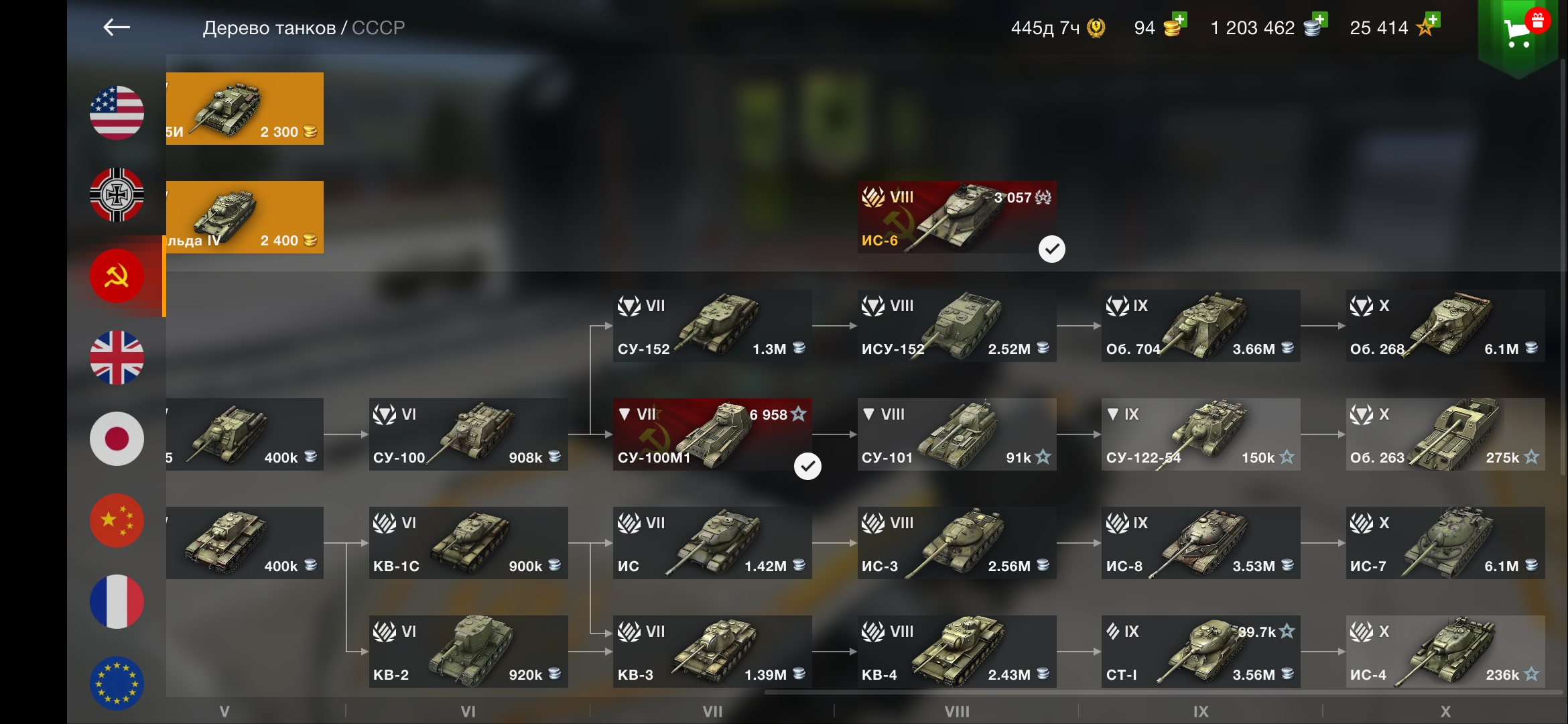
Task: Switch to the Japan tank tree
Action: 117,439
